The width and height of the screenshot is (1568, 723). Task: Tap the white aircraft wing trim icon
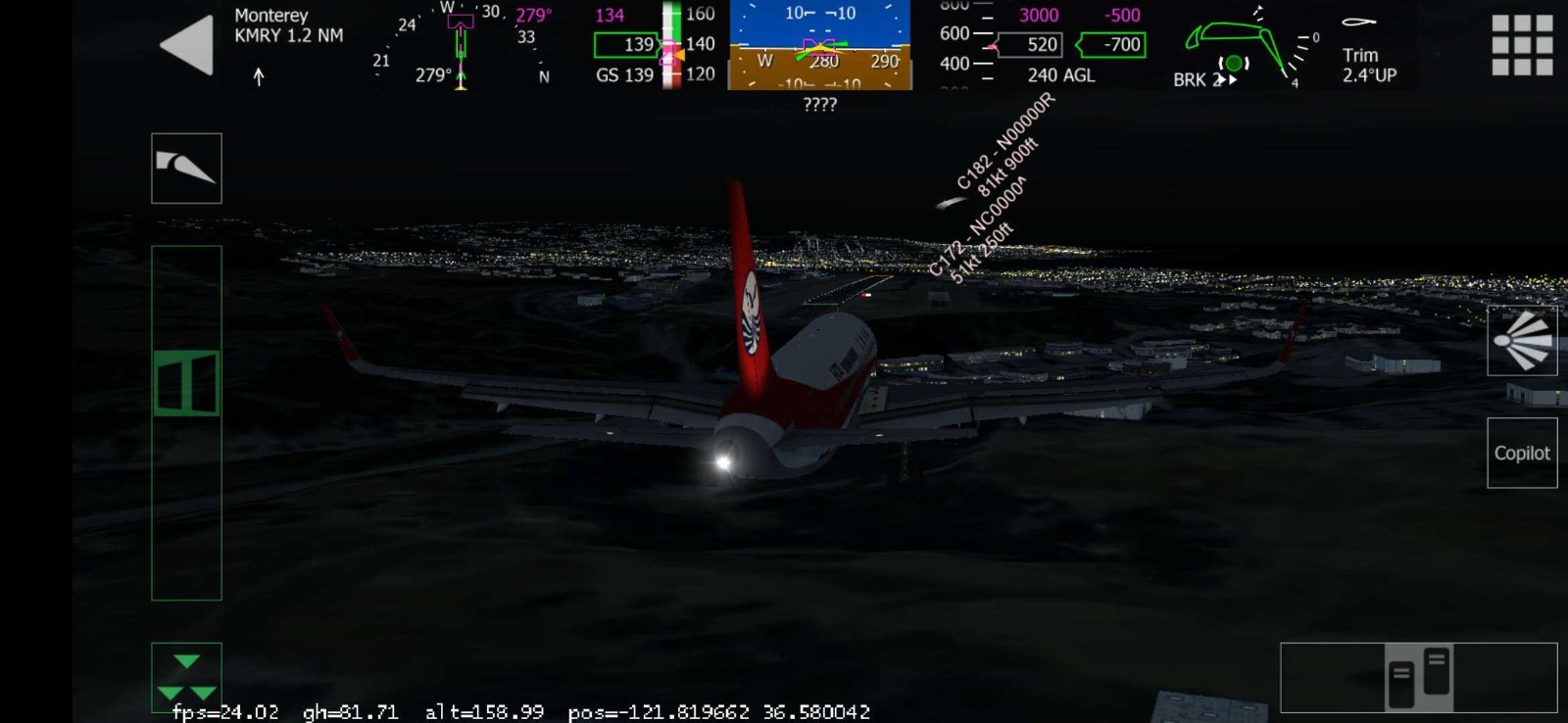tap(1357, 22)
